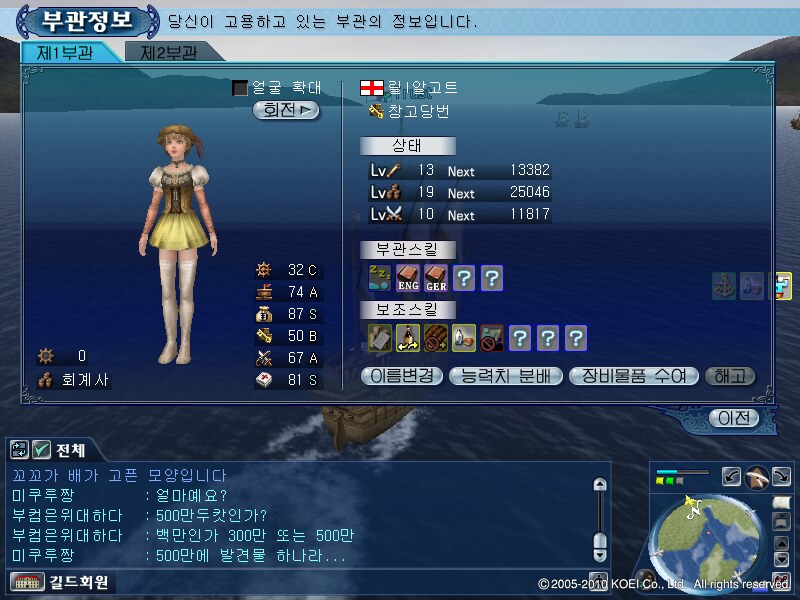The width and height of the screenshot is (800, 600).
Task: Switch to the 제2부관 tab
Action: [x=168, y=53]
